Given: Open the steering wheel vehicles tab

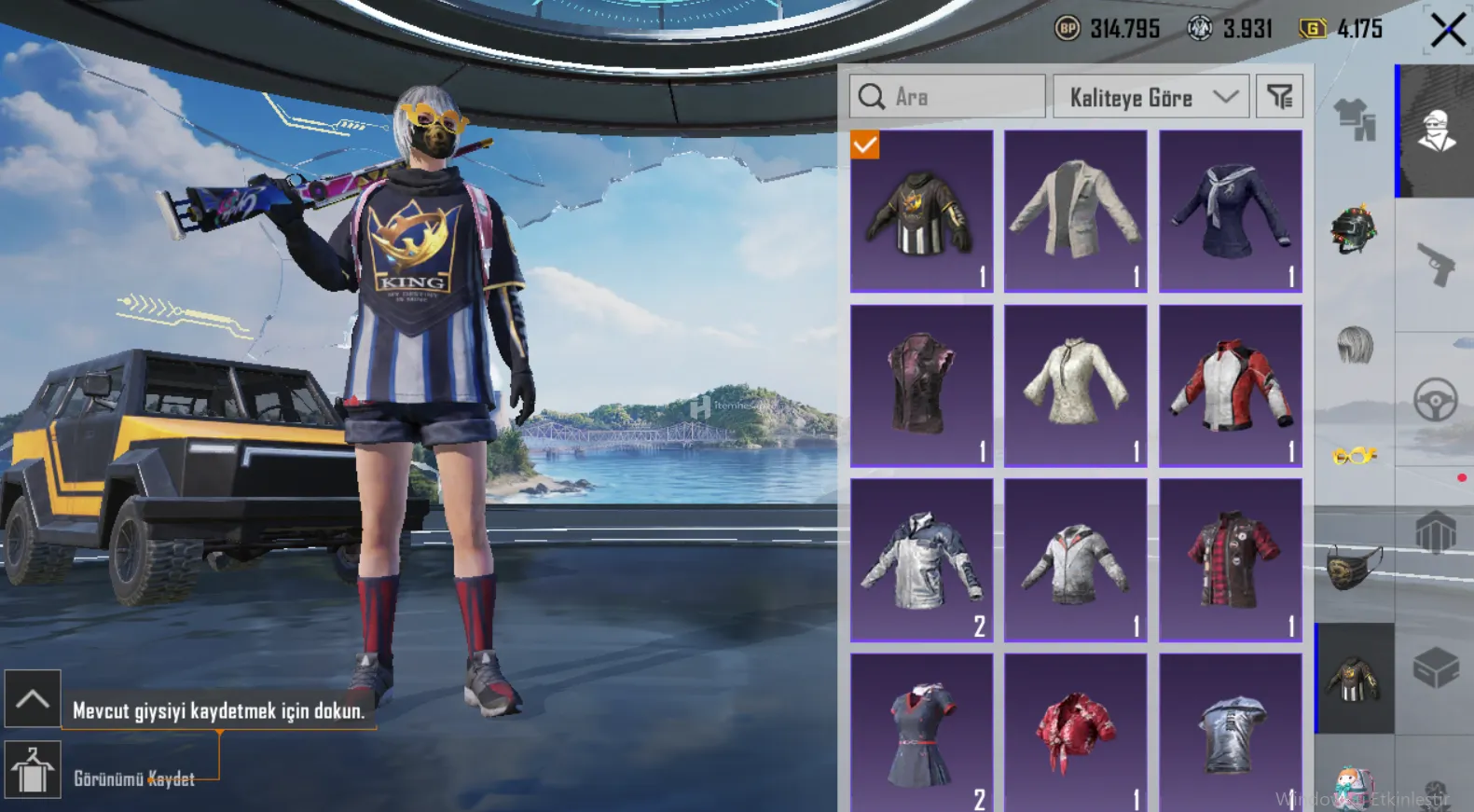Looking at the screenshot, I should [1436, 401].
